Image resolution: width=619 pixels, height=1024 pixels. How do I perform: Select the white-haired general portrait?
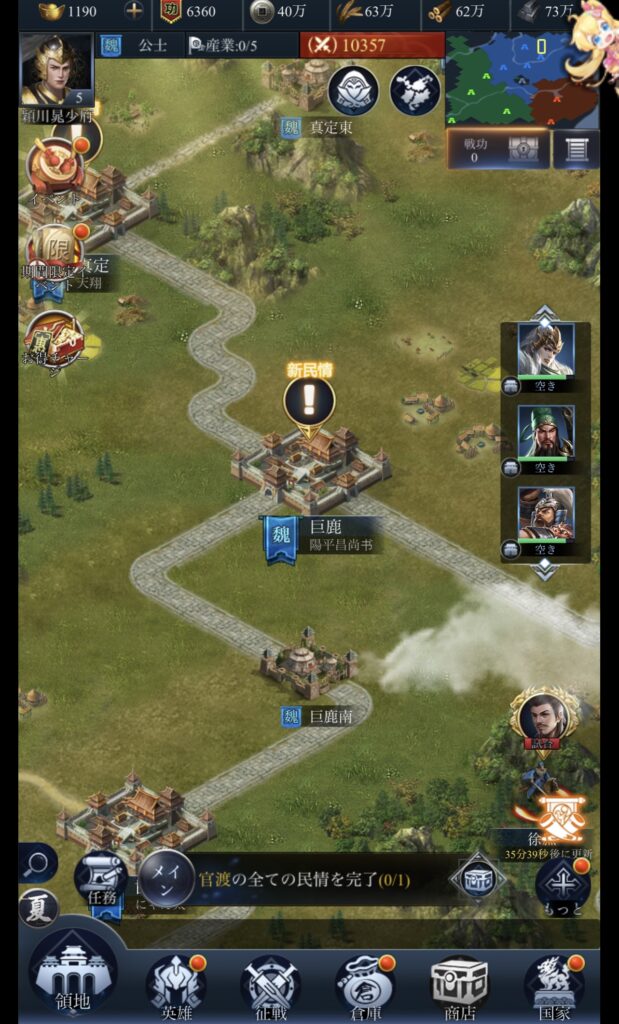[x=546, y=349]
